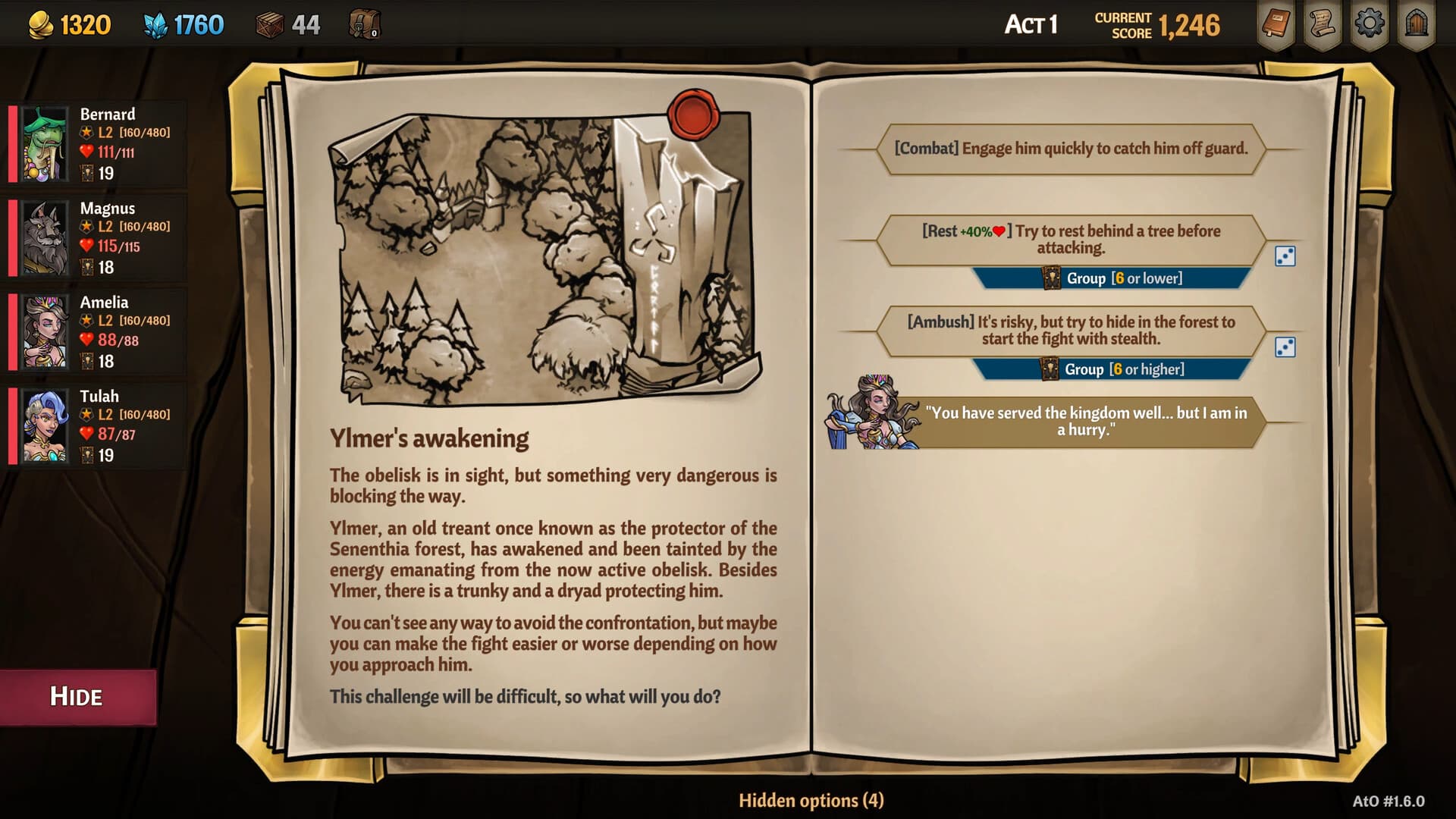Open Bernard's character portrait
Screen dimensions: 1456x819
(x=45, y=144)
